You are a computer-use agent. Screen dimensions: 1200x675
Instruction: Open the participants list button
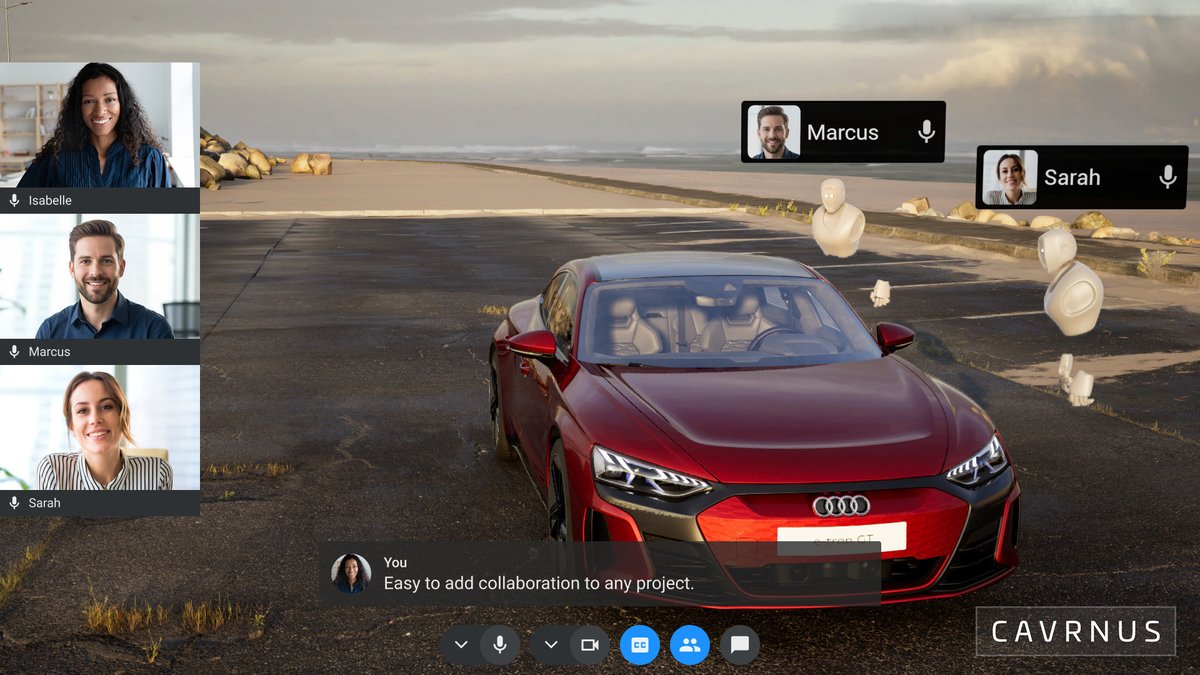pyautogui.click(x=690, y=645)
